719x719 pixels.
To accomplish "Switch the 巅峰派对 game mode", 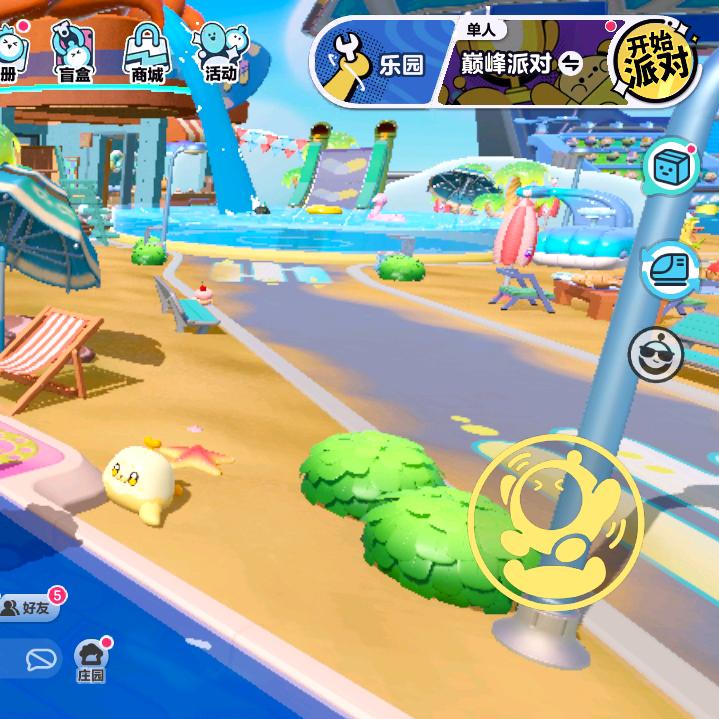I will [x=520, y=64].
